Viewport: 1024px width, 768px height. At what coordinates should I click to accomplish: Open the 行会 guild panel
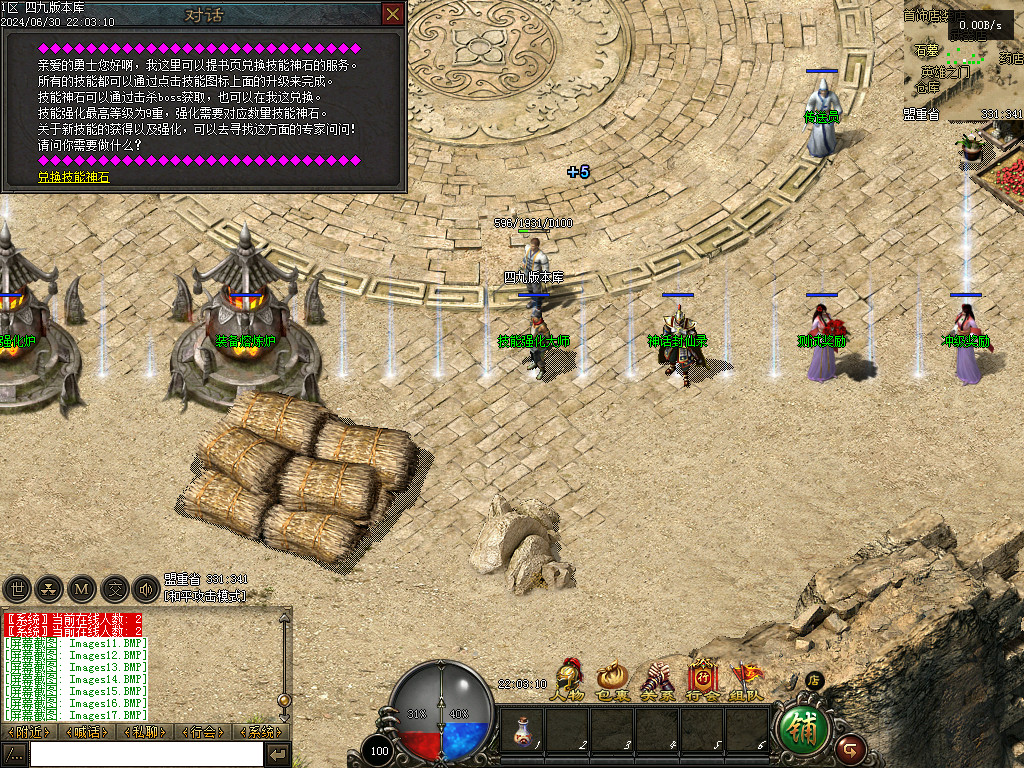point(702,680)
